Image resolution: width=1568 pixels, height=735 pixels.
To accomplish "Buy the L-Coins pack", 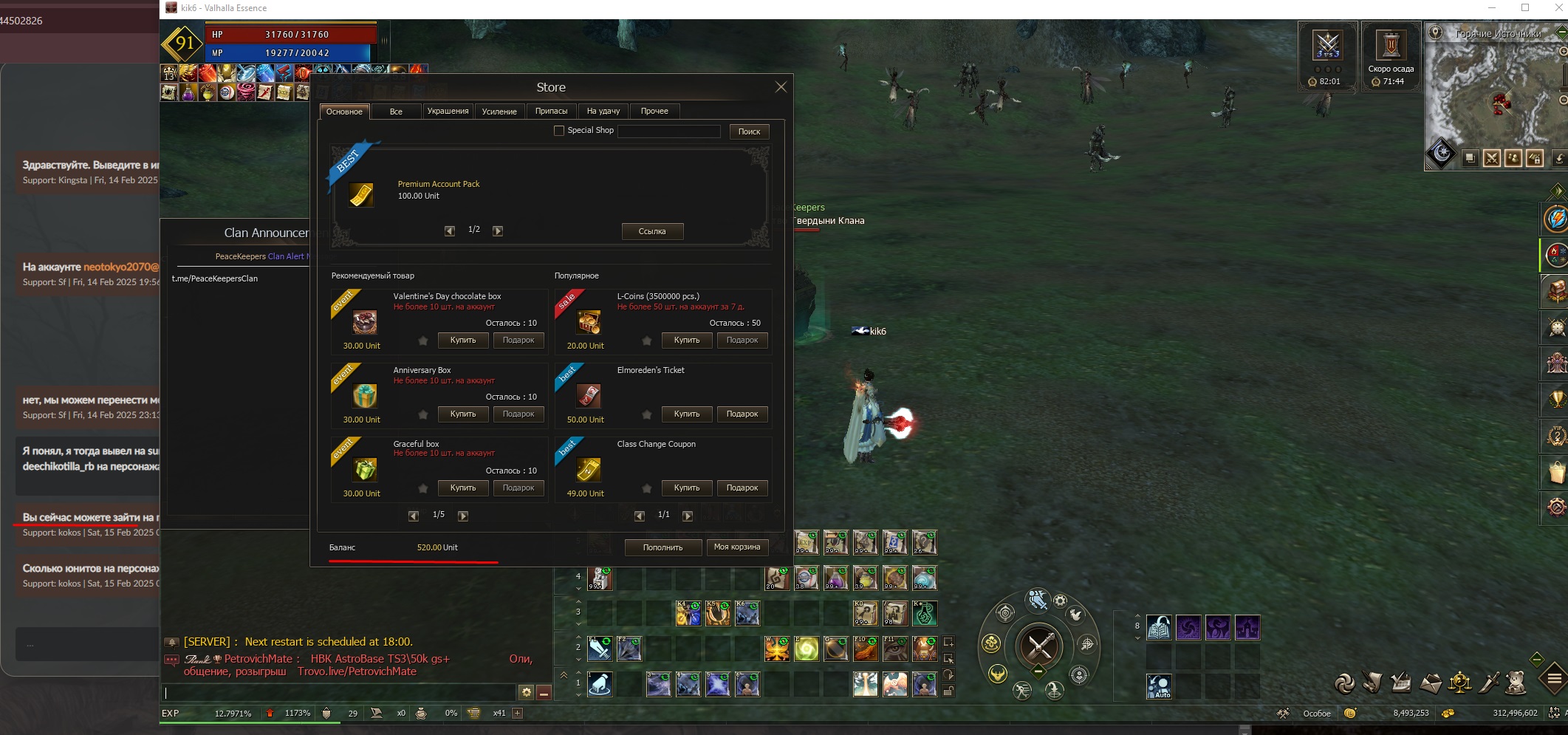I will (687, 341).
